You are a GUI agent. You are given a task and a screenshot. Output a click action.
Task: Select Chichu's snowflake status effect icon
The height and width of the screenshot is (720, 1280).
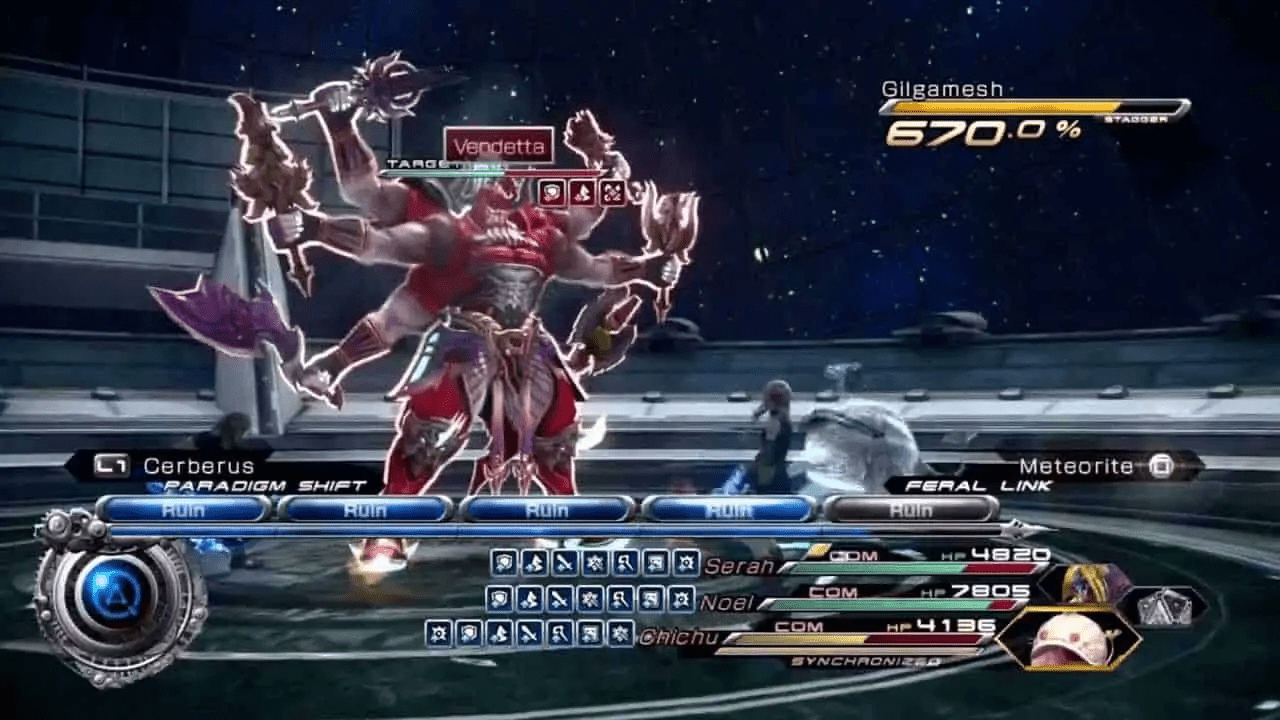(x=619, y=632)
